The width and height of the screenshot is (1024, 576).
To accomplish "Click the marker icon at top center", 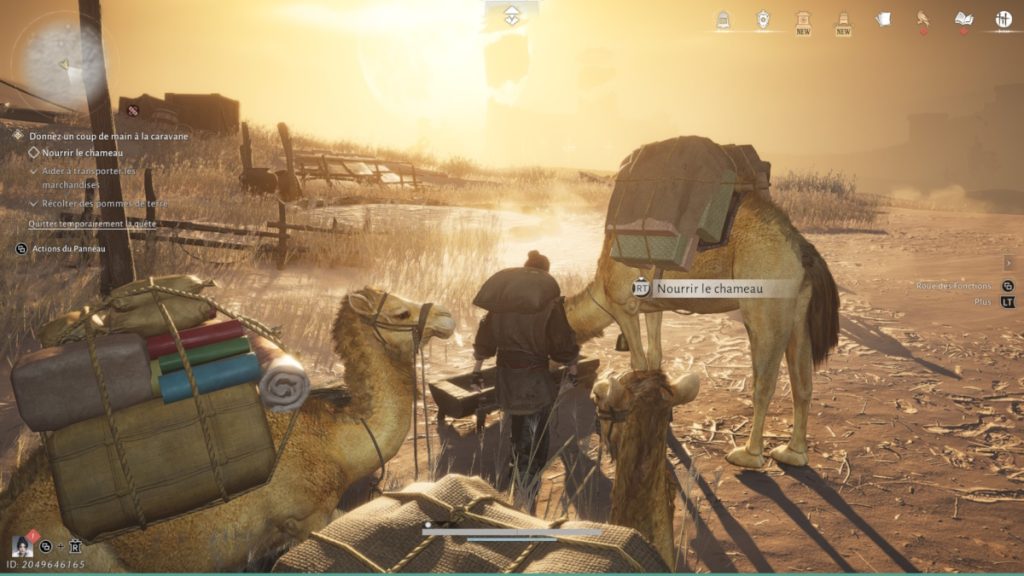I will tap(511, 15).
